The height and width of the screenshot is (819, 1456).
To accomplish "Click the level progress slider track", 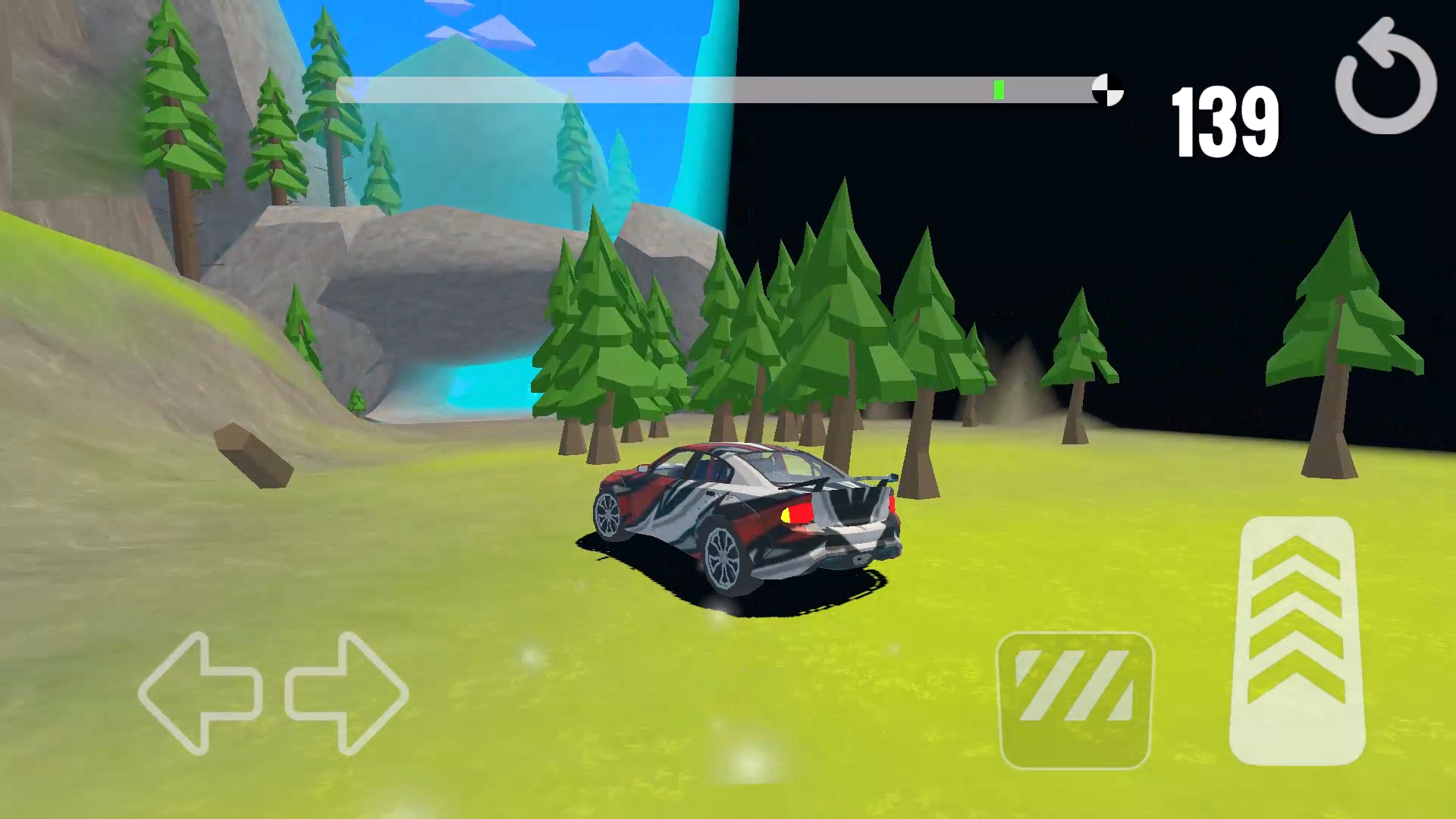I will pos(720,89).
